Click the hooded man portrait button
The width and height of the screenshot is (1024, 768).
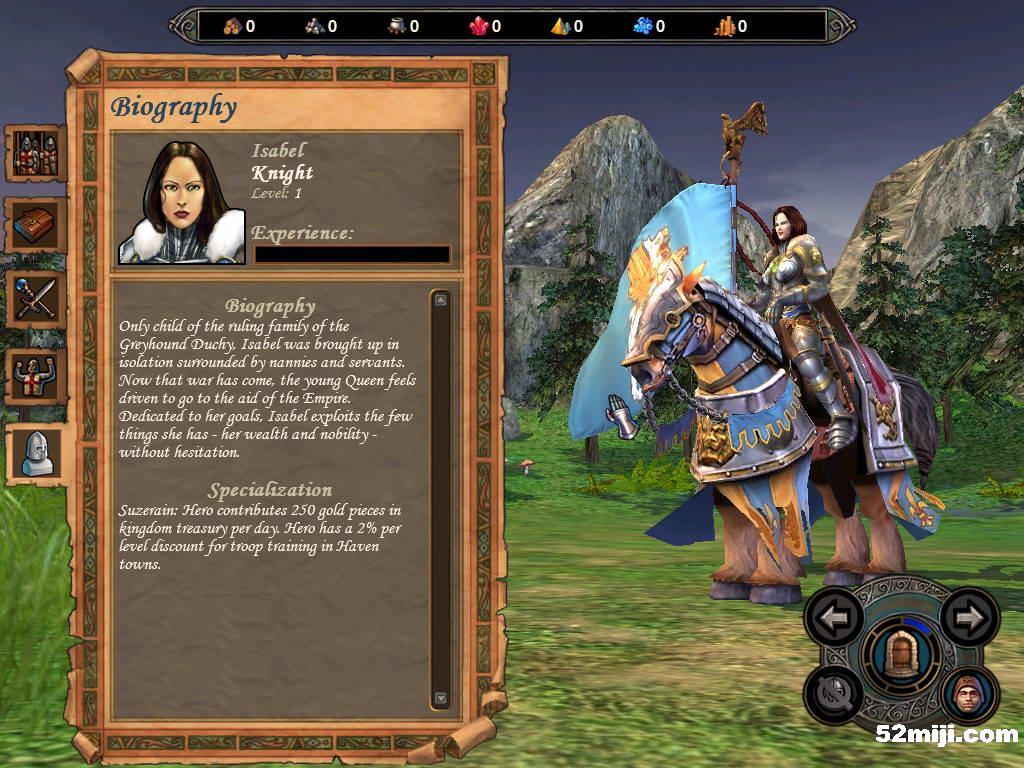coord(968,695)
